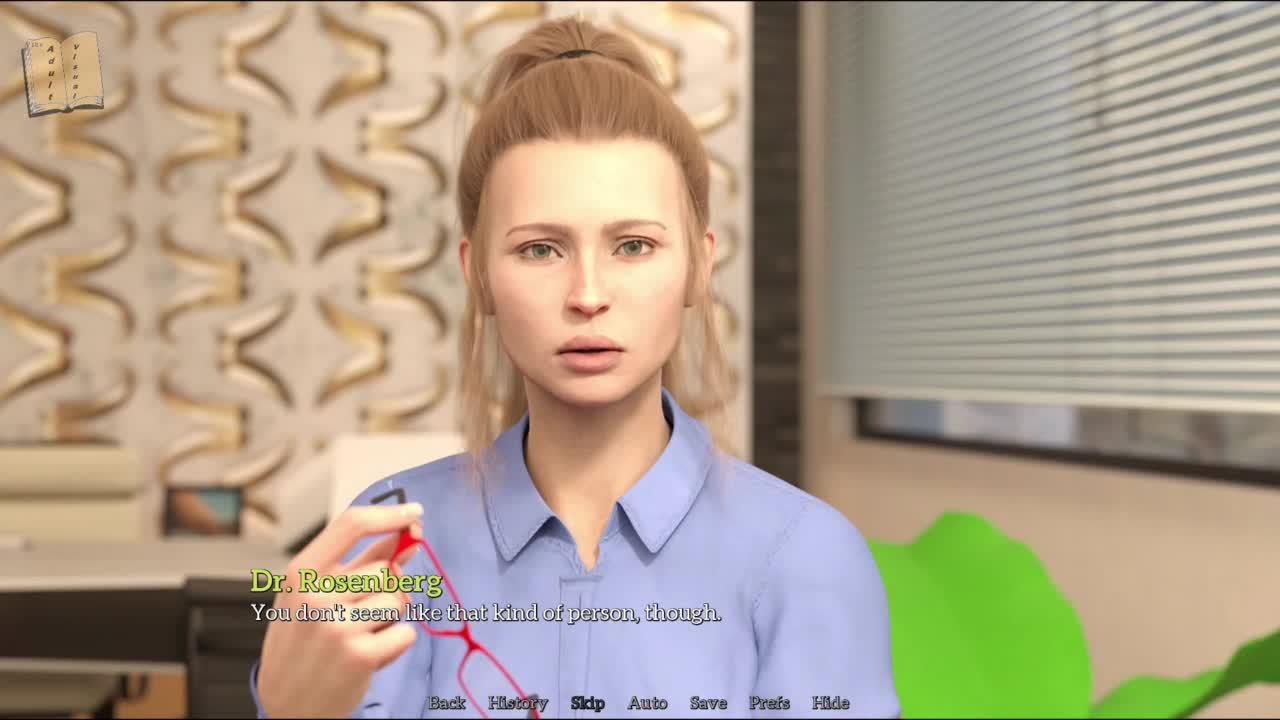Open the Save game screen
The image size is (1280, 720).
point(708,703)
